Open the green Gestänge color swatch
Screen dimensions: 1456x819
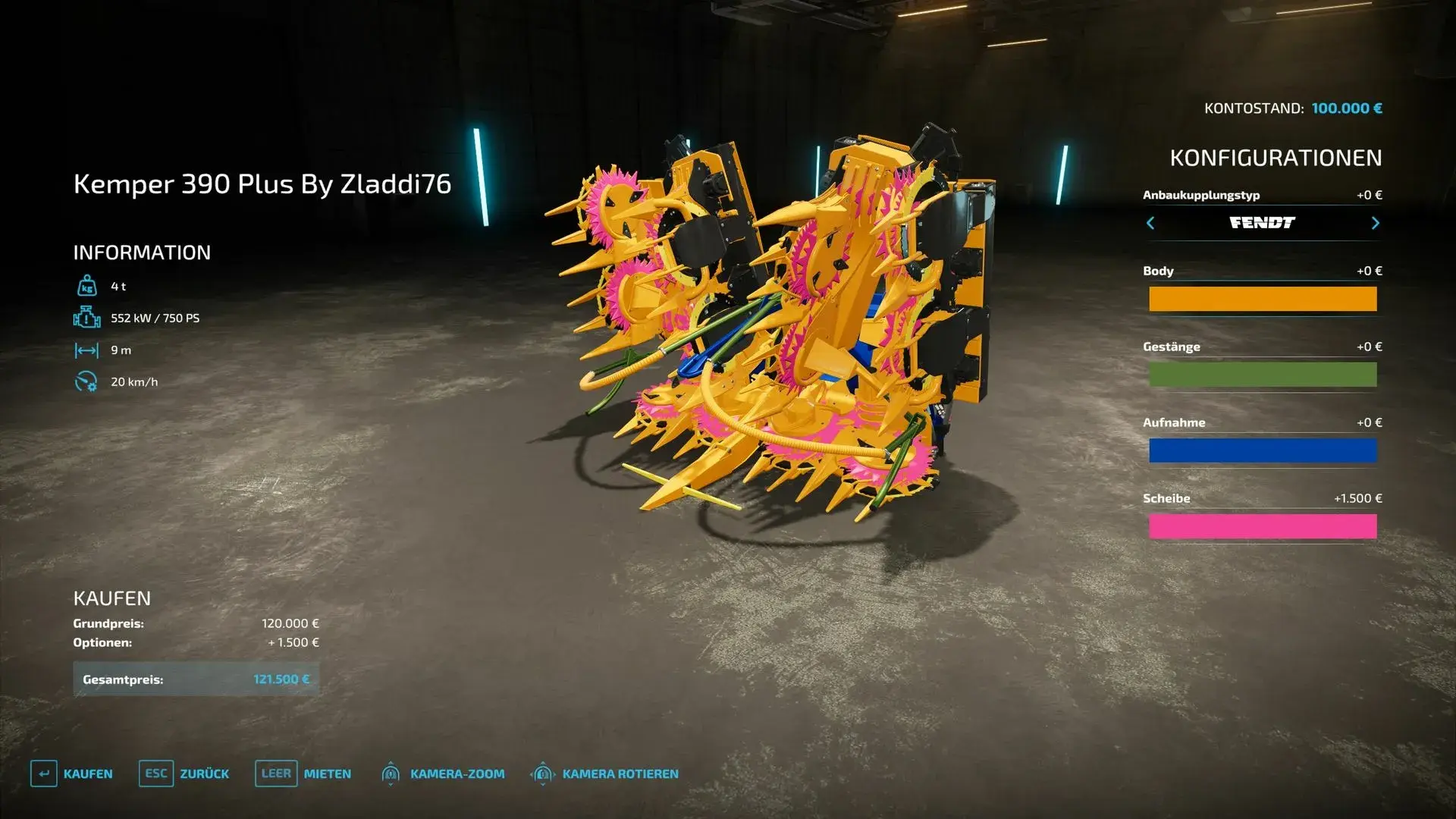coord(1263,375)
